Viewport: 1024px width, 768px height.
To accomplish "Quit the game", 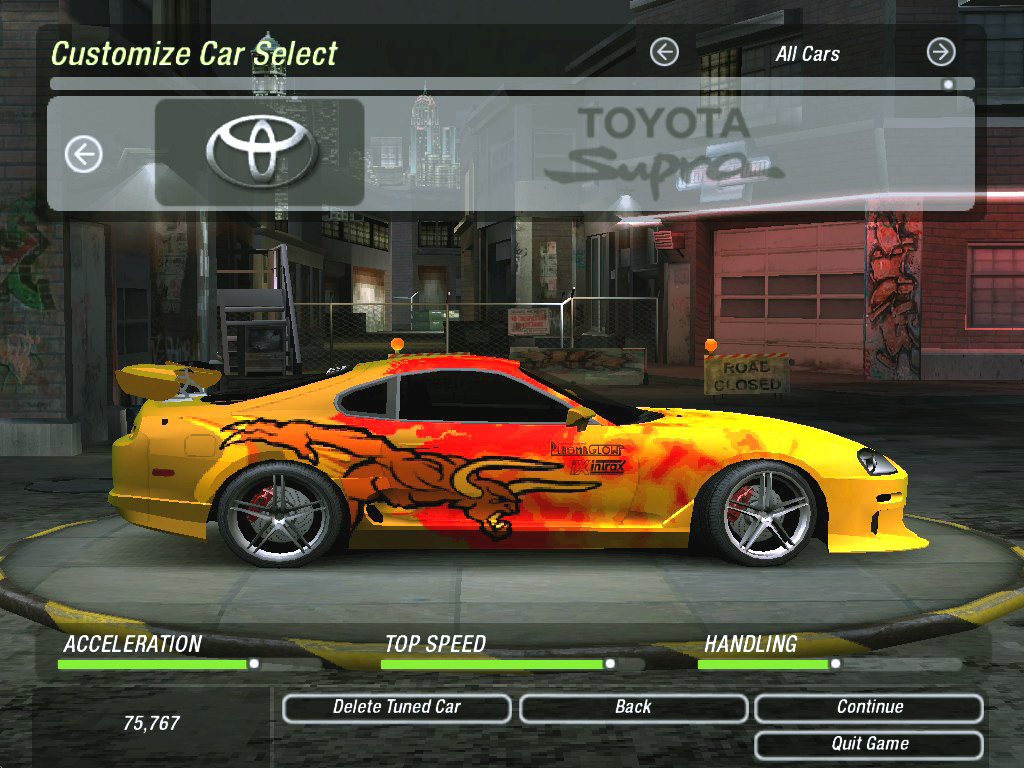I will tap(869, 744).
